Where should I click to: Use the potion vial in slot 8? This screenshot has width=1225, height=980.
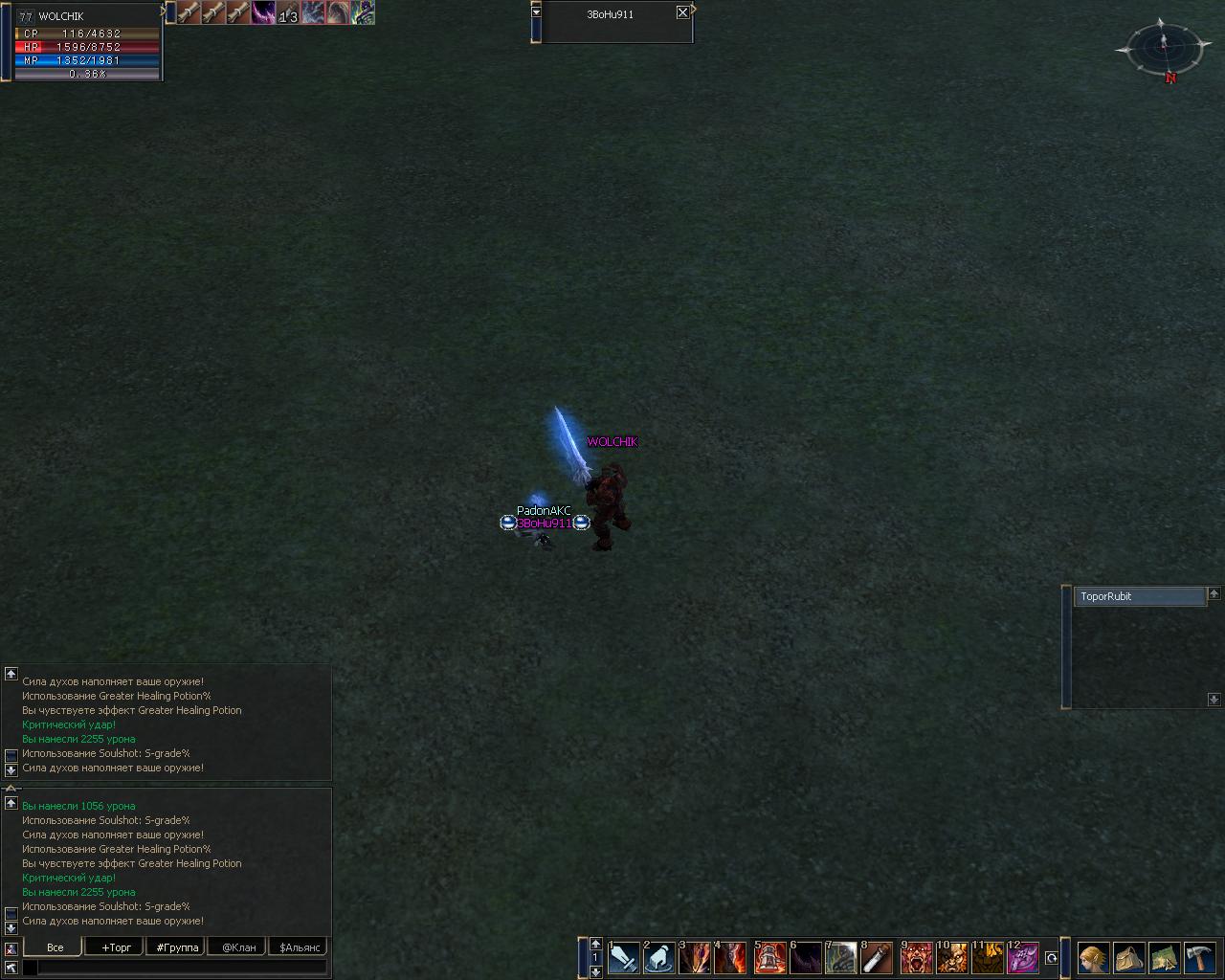click(x=877, y=958)
